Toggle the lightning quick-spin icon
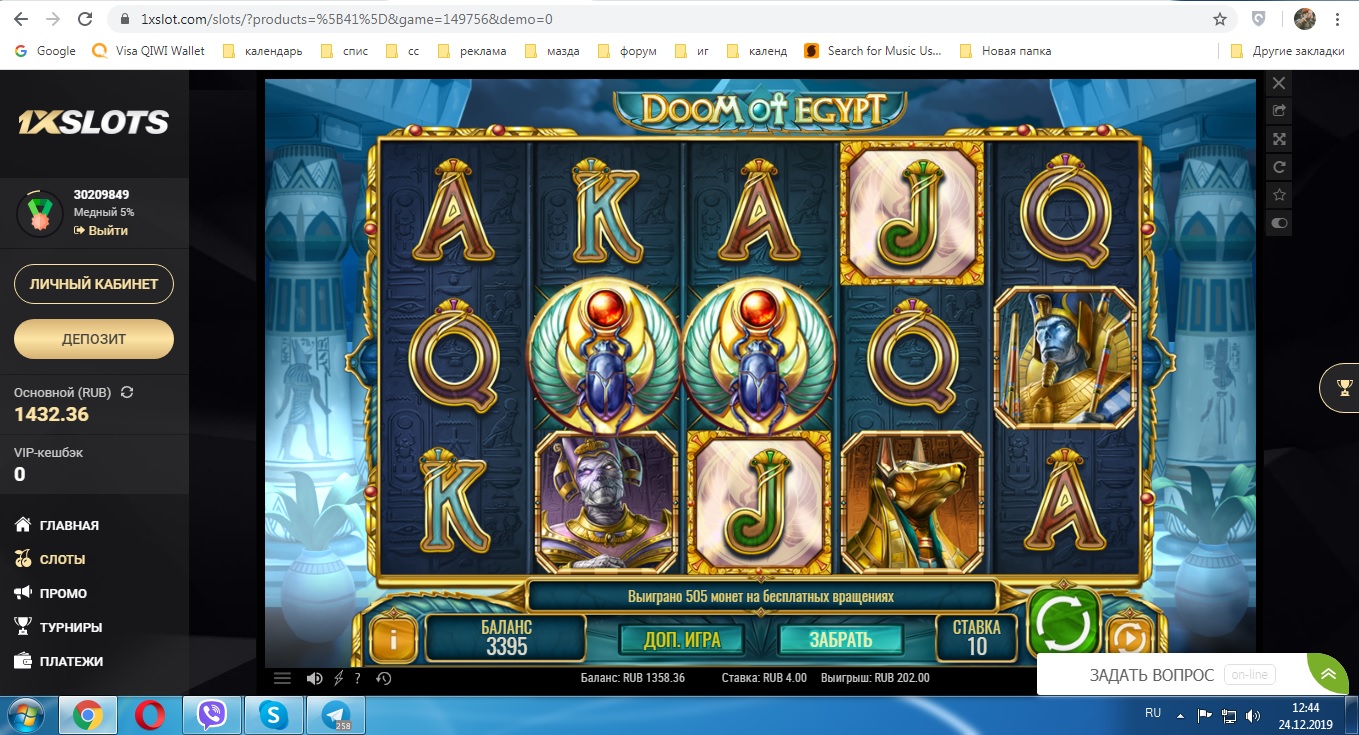 (338, 678)
